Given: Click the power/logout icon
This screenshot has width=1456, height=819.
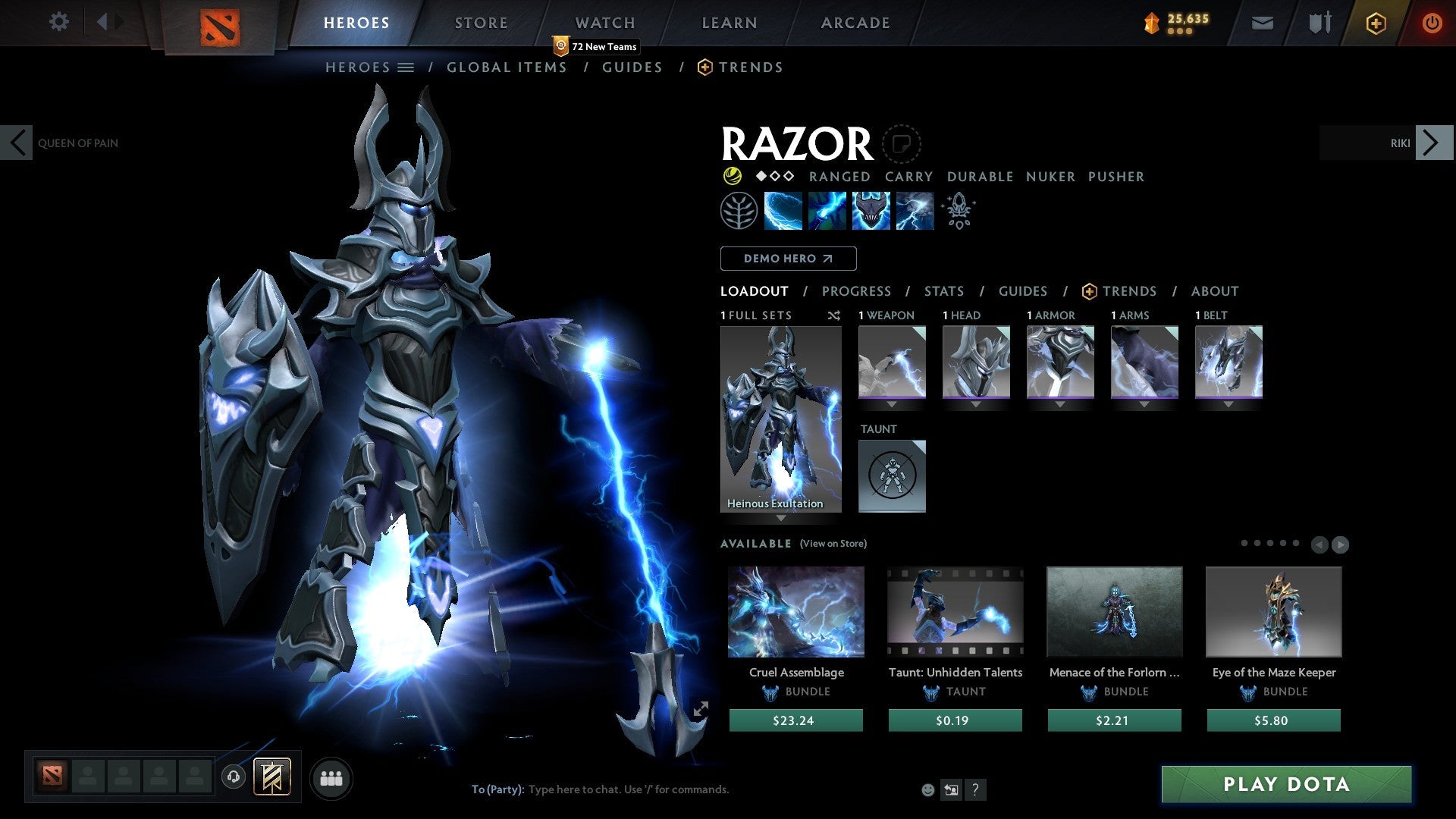Looking at the screenshot, I should coord(1432,22).
